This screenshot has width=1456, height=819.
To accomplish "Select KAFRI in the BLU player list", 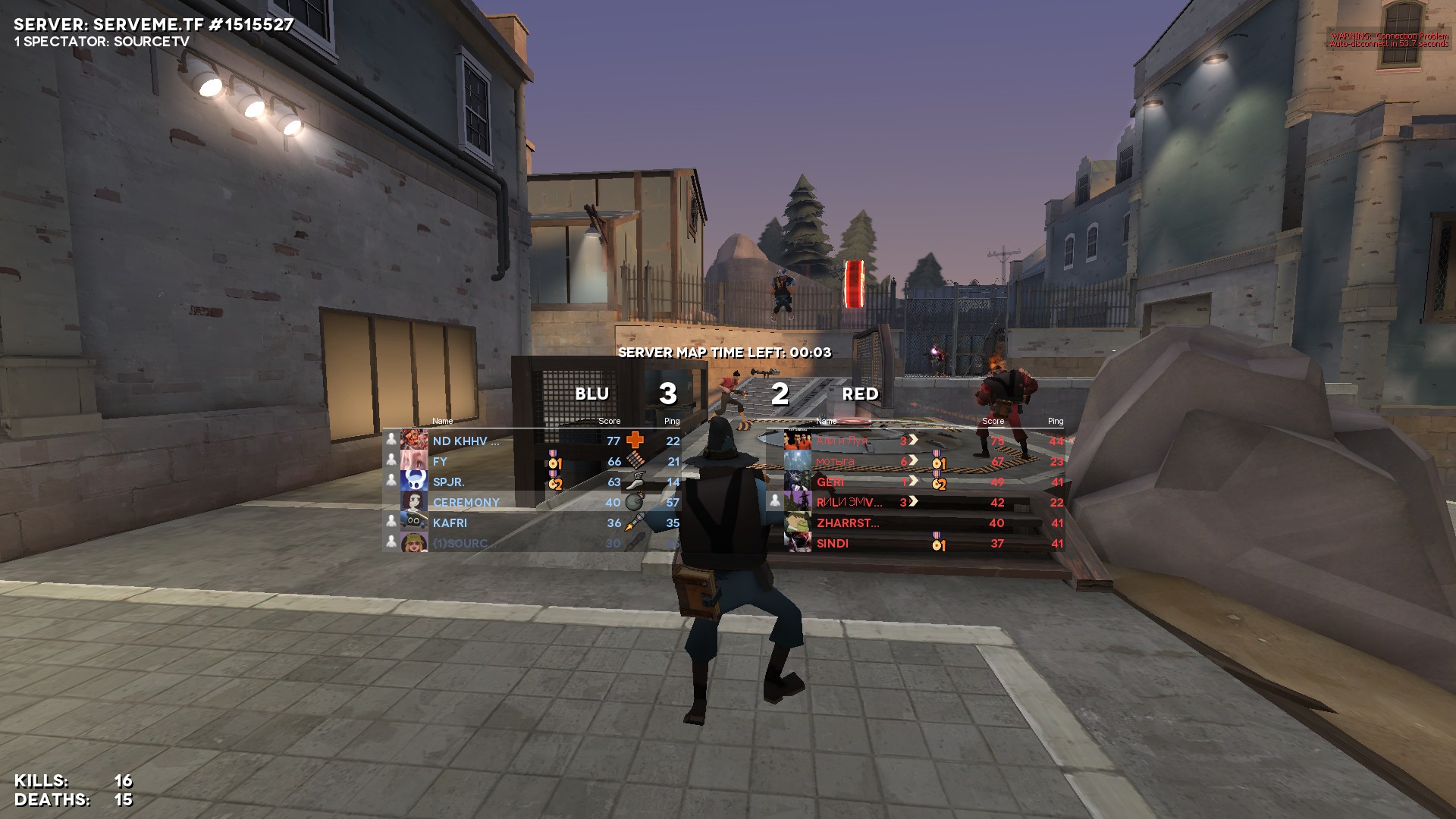I will click(x=450, y=522).
